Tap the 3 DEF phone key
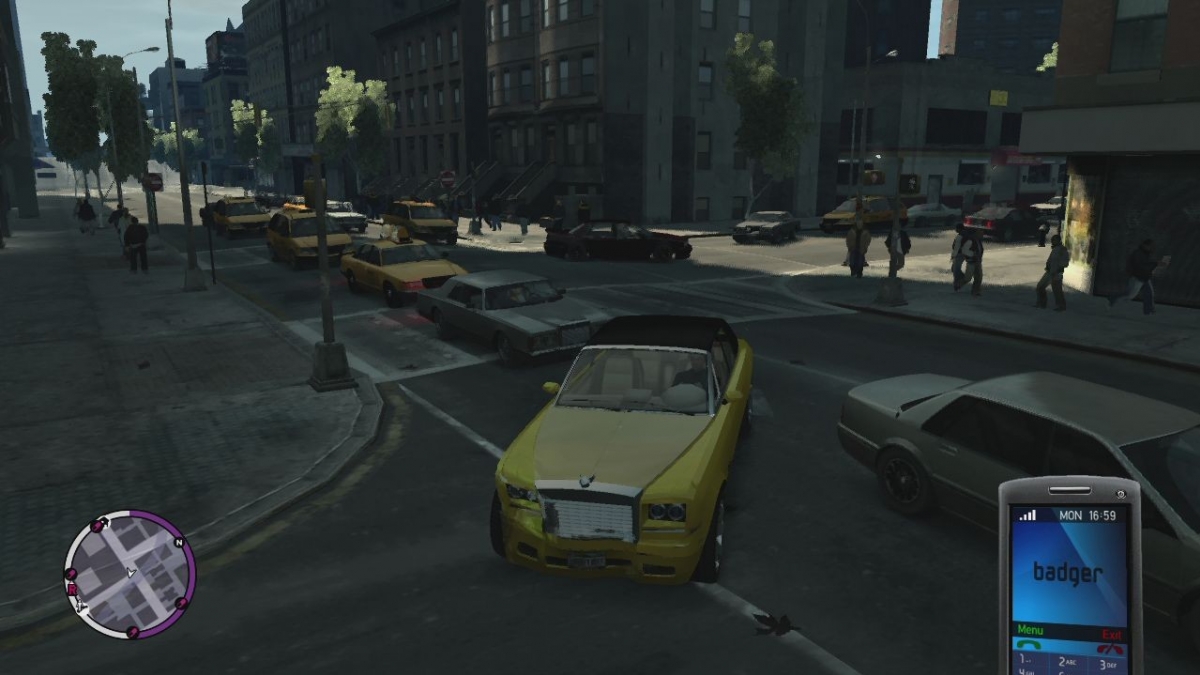The image size is (1200, 675). pos(1108,664)
